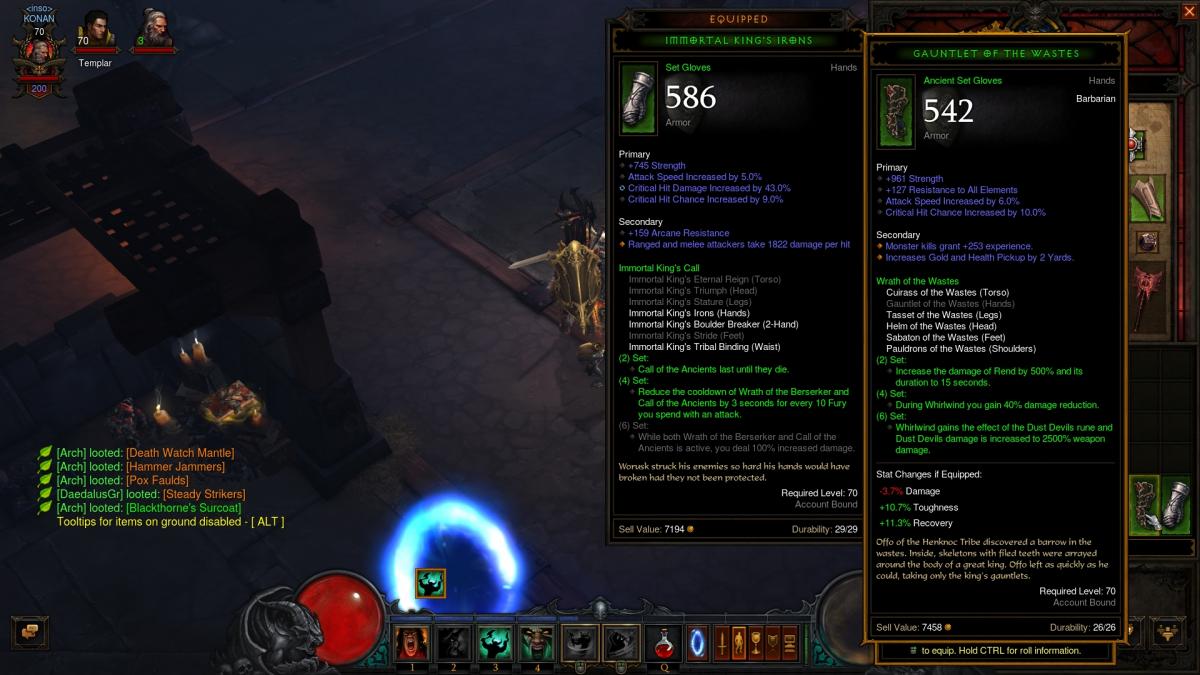Click the grey-bearded follower portrait
The width and height of the screenshot is (1200, 675).
coord(155,30)
